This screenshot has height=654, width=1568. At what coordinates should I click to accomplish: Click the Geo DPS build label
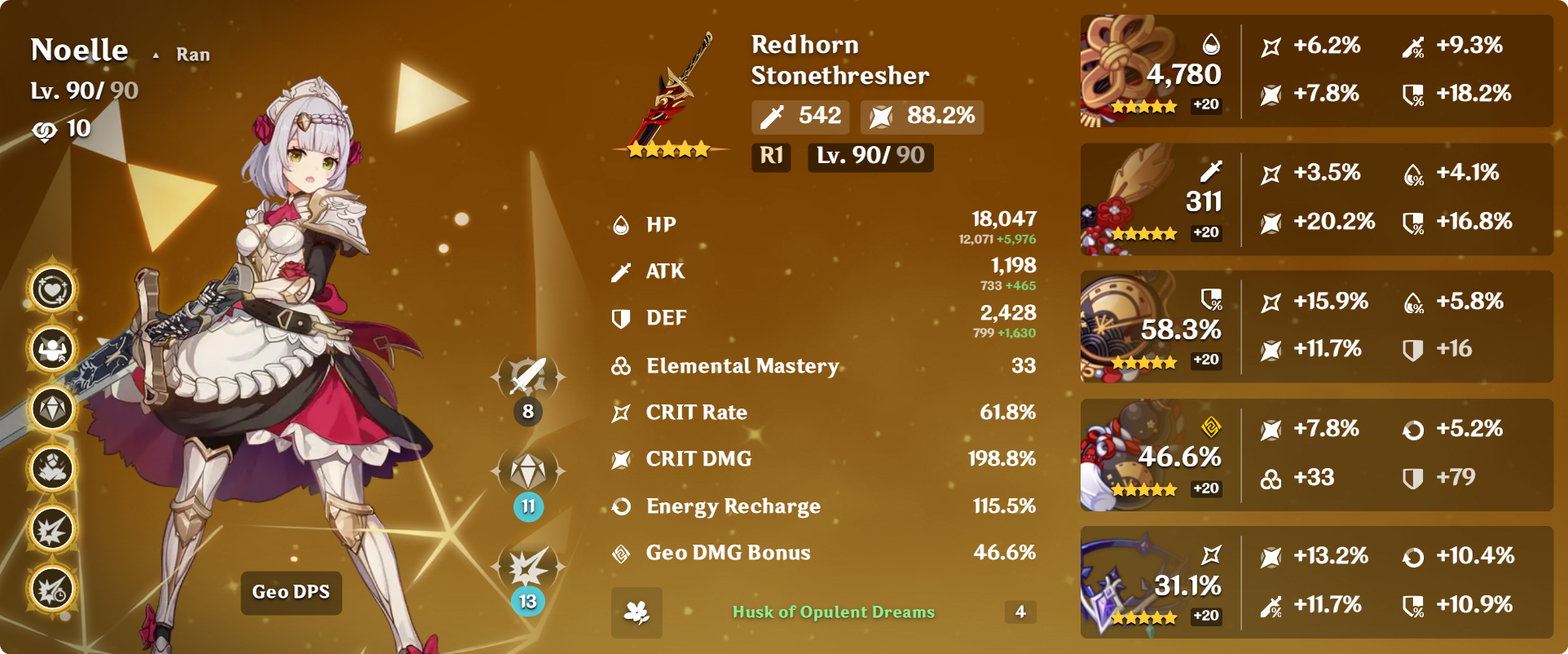coord(291,592)
